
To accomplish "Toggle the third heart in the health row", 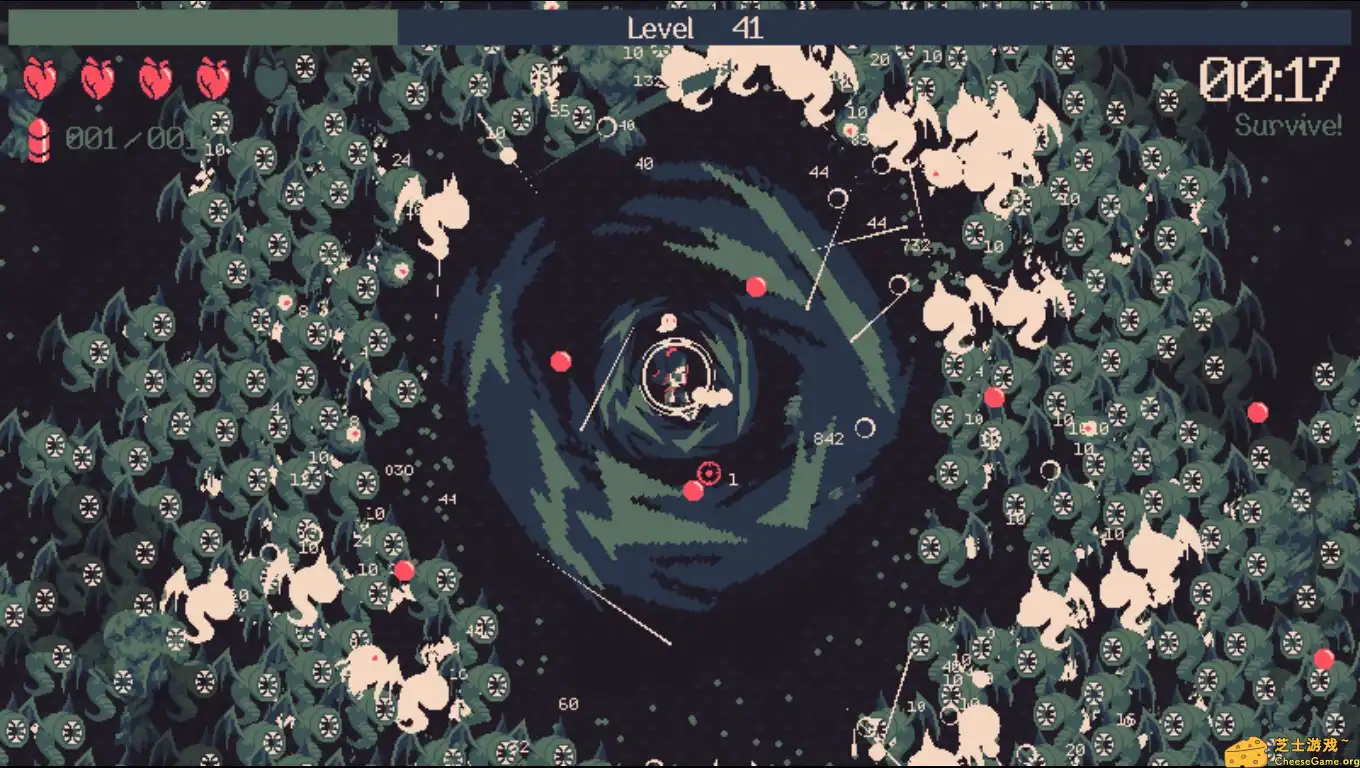I will (156, 80).
